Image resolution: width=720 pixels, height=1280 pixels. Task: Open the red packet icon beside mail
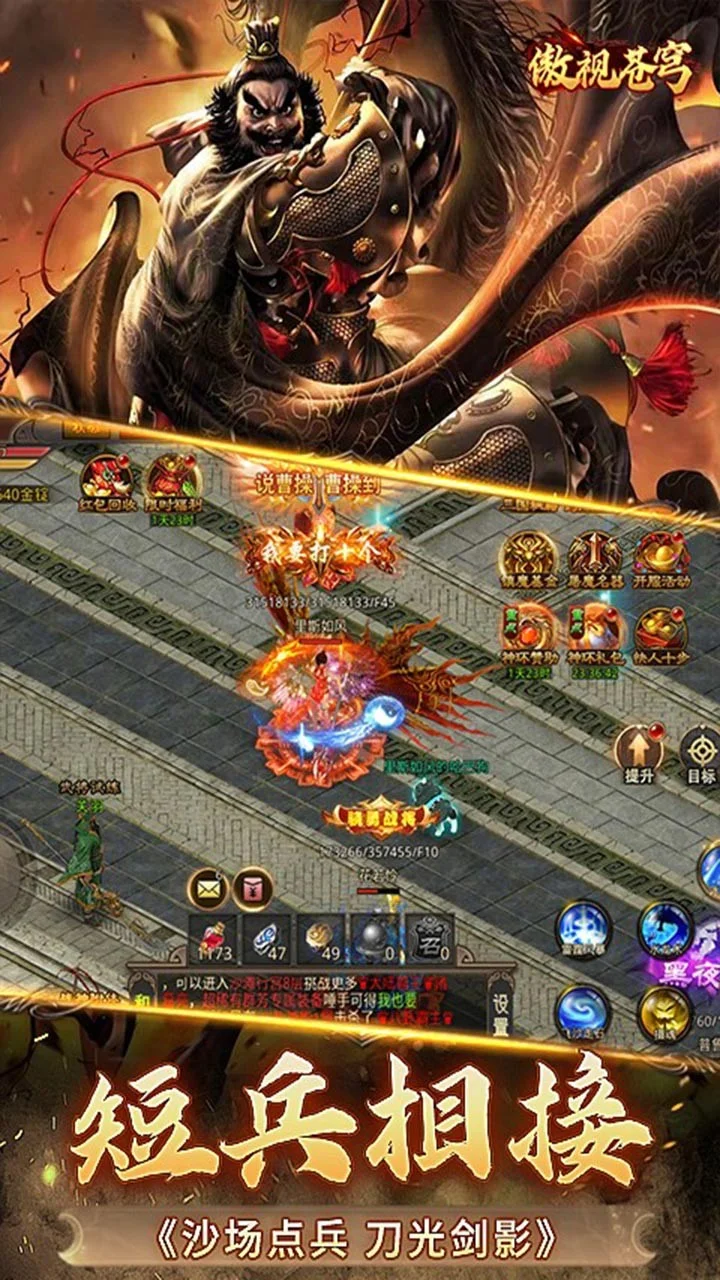pyautogui.click(x=253, y=887)
